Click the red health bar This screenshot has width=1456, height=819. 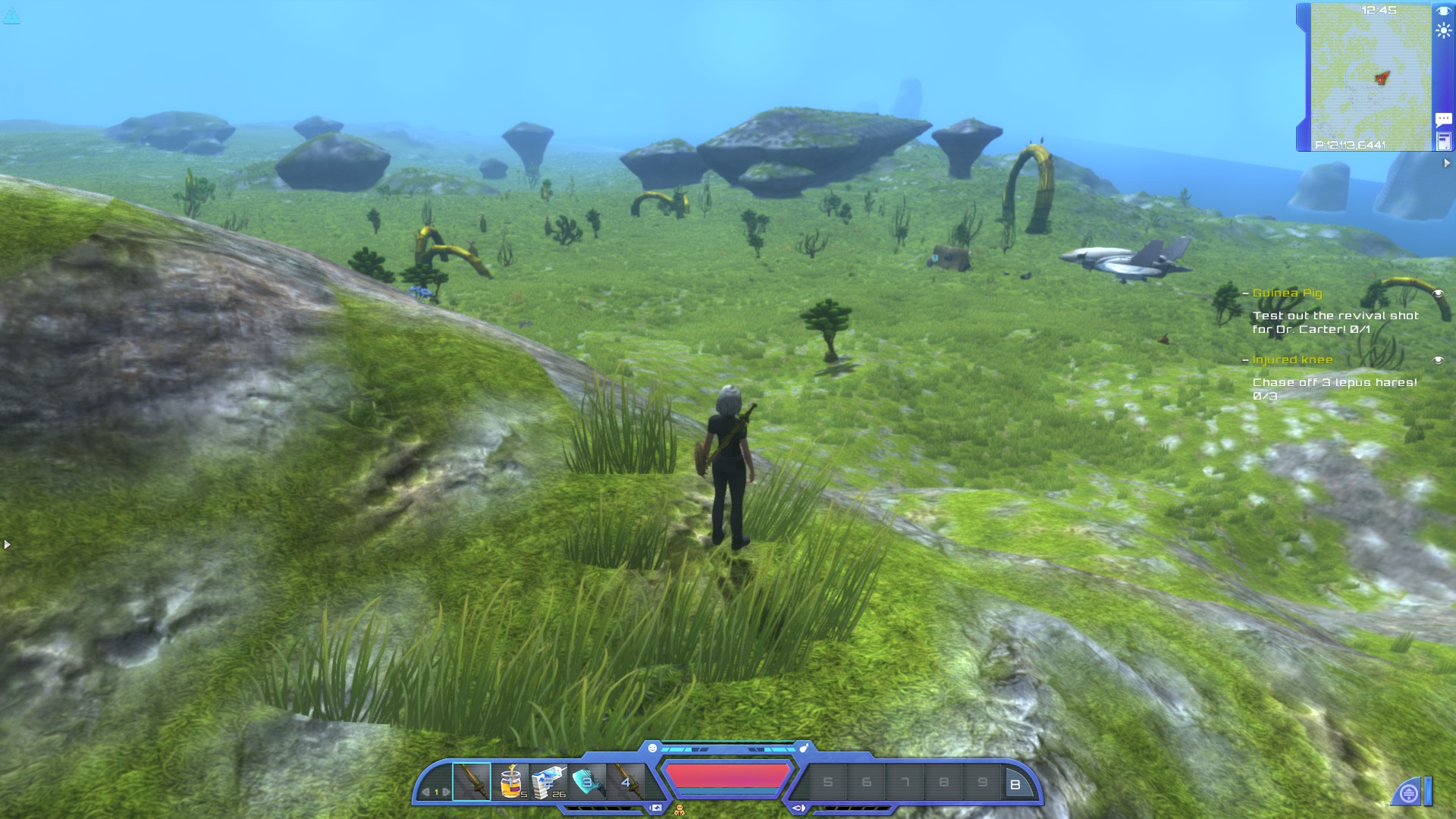point(728,774)
